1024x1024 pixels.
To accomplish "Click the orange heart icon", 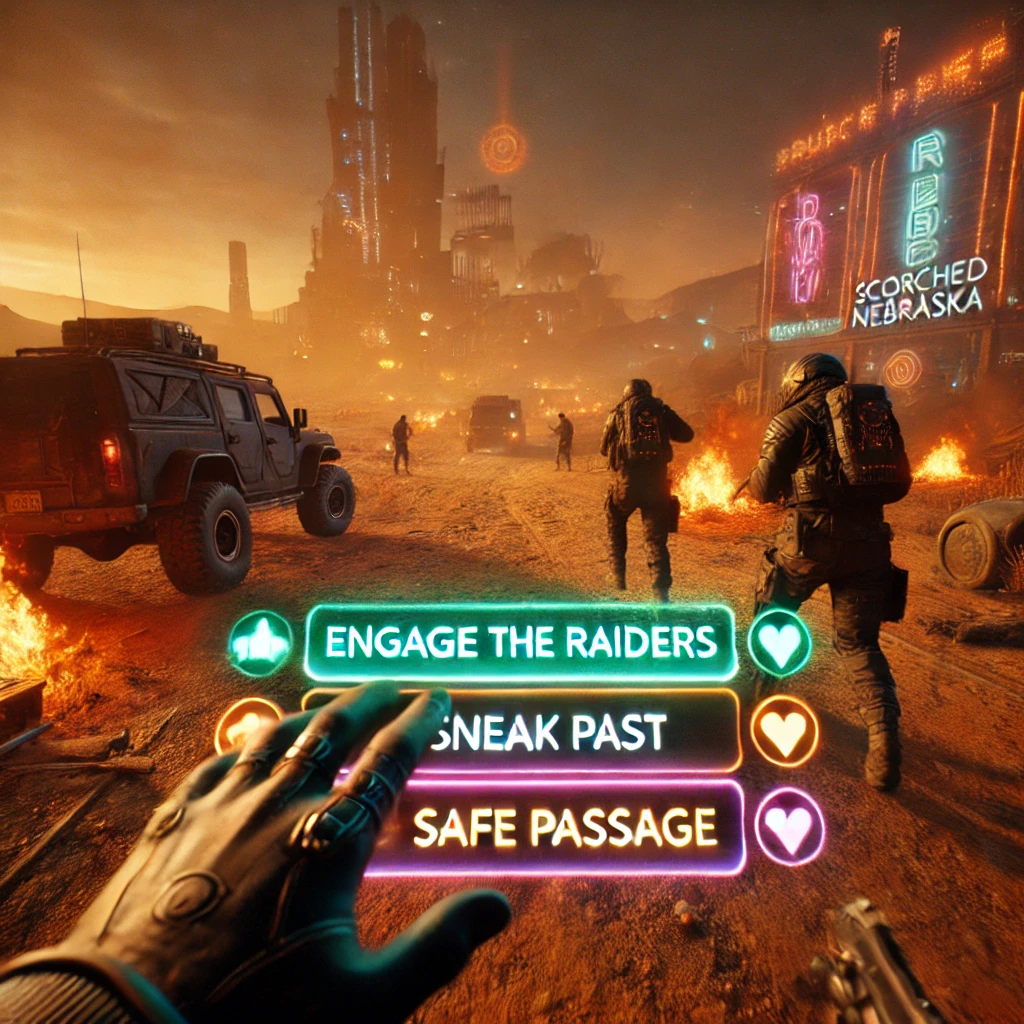I will point(783,732).
